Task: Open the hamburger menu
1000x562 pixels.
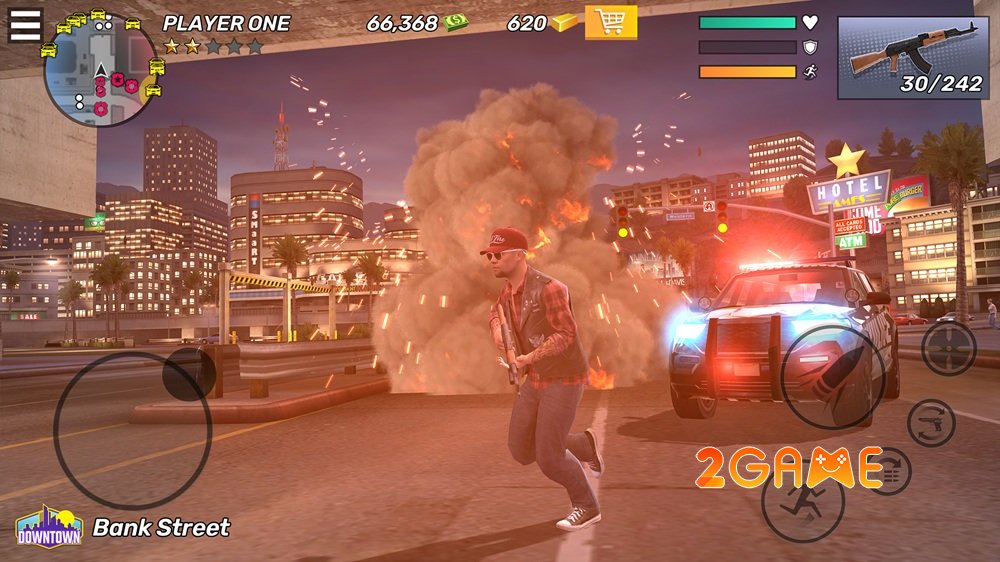Action: click(25, 25)
